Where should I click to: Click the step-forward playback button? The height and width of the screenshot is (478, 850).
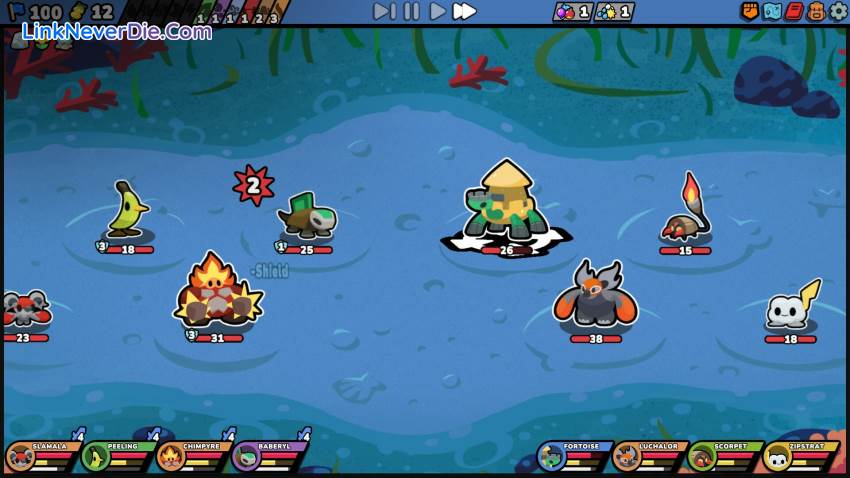(x=384, y=11)
